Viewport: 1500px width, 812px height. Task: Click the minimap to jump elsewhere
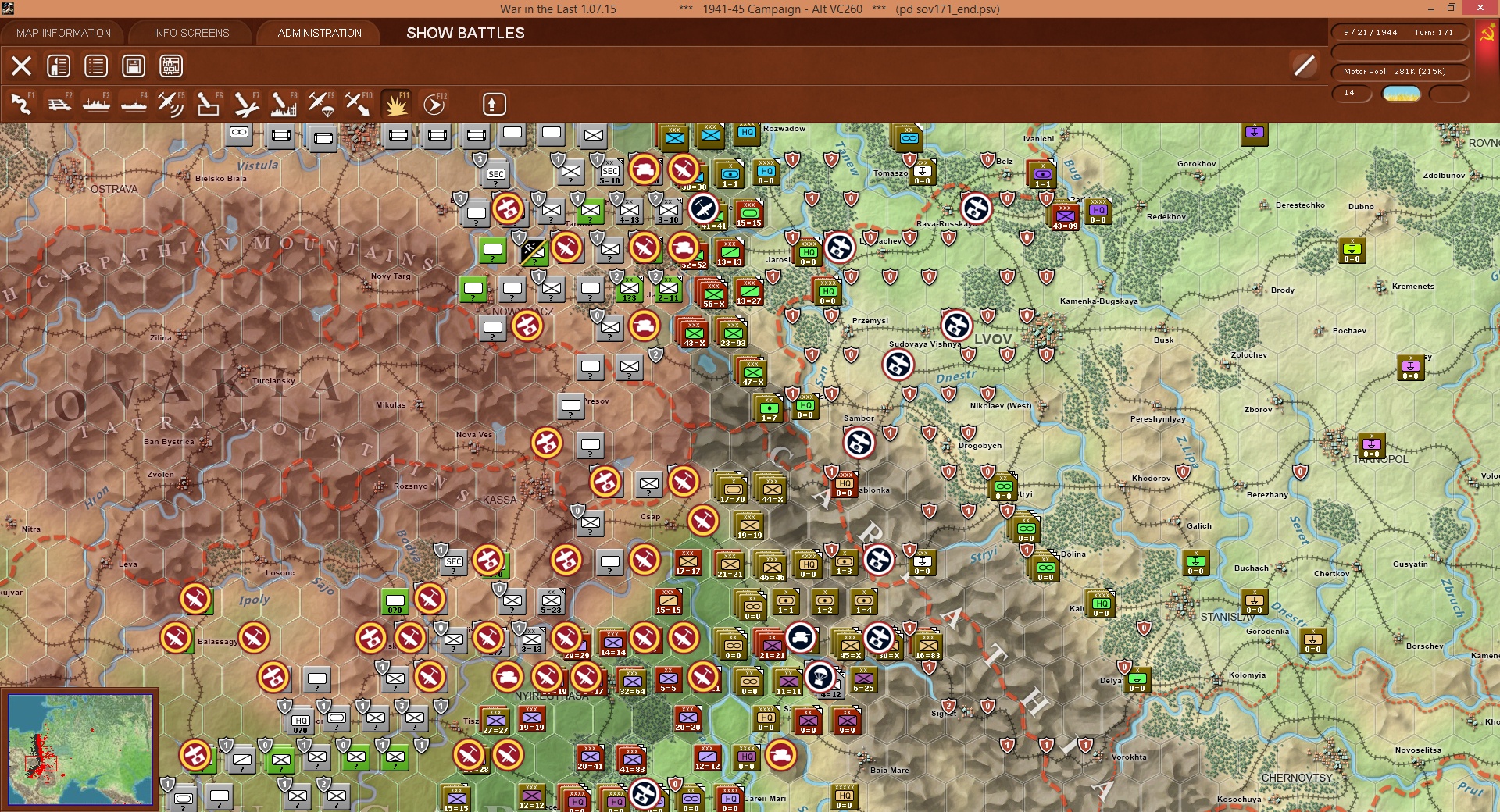82,750
